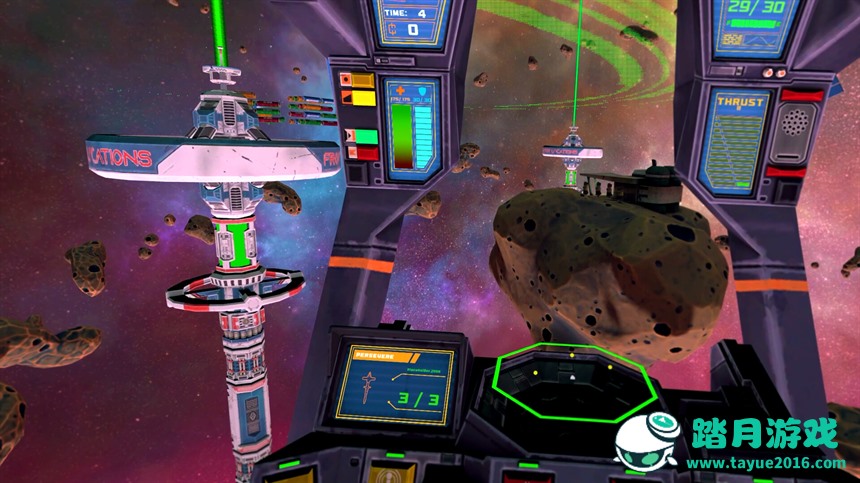This screenshot has height=483, width=860.
Task: Click the red button below the green one
Action: coord(367,153)
